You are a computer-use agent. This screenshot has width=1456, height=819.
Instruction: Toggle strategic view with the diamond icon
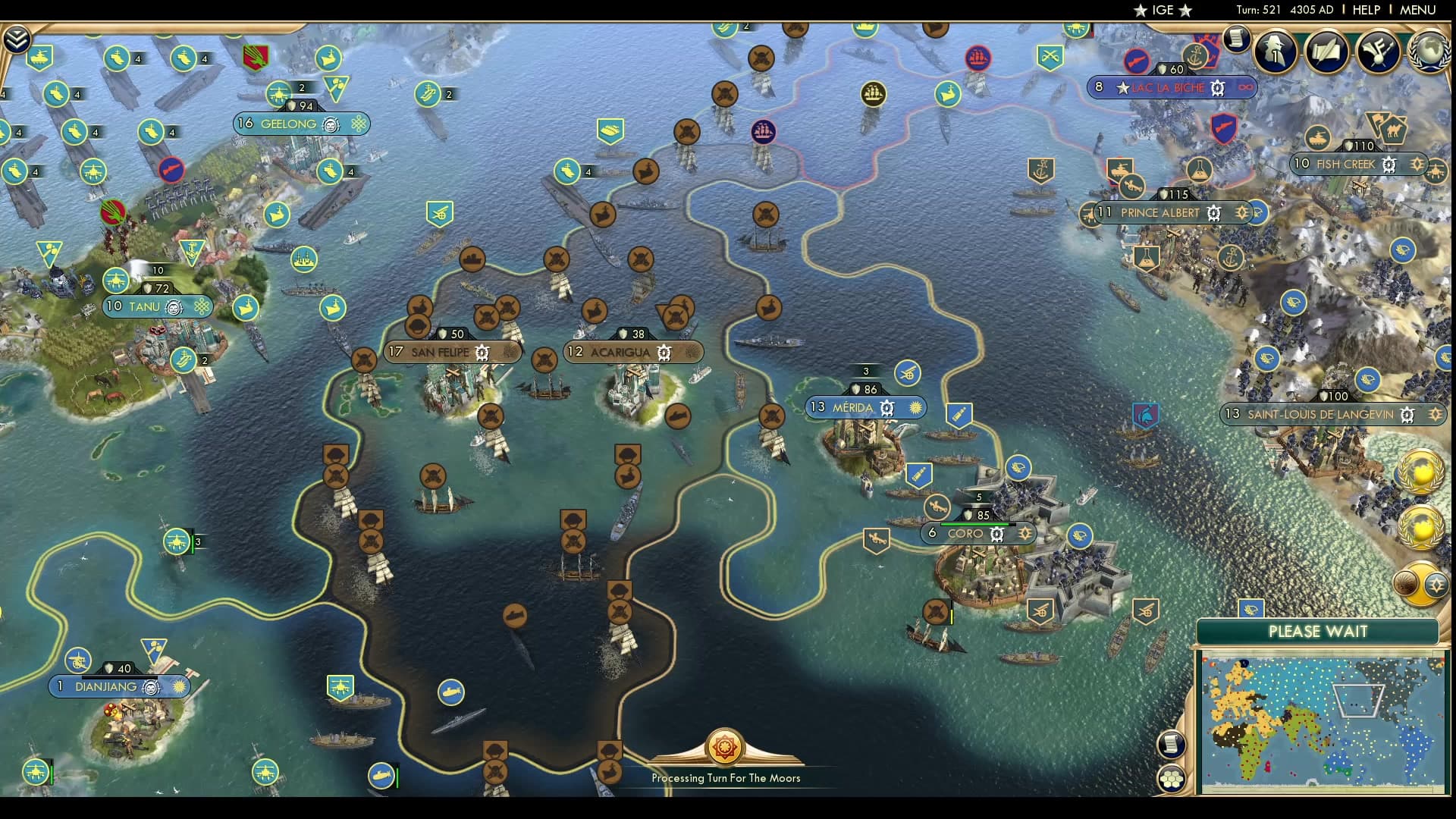click(1436, 584)
